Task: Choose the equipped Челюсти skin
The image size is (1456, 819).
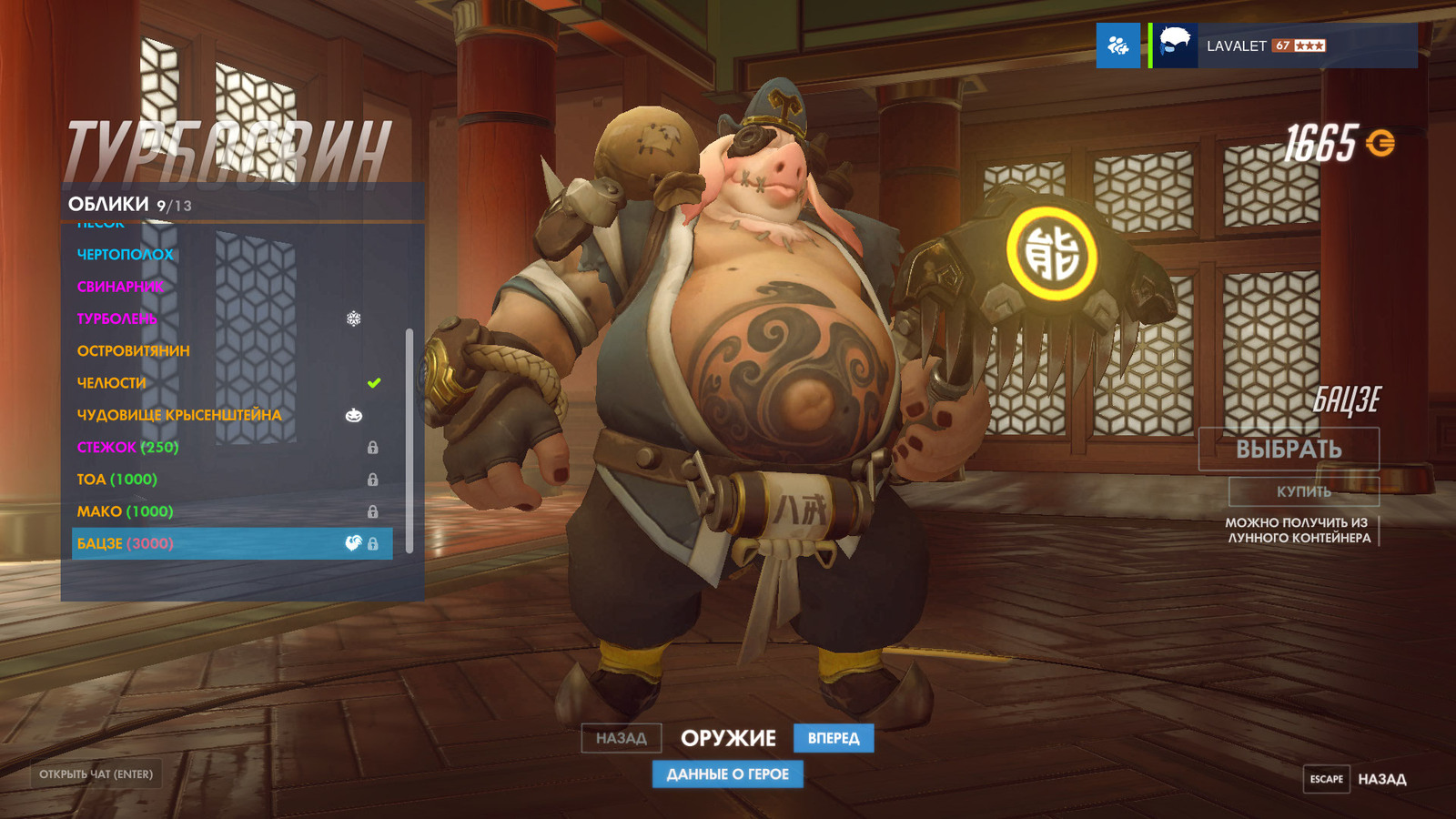Action: coord(112,383)
